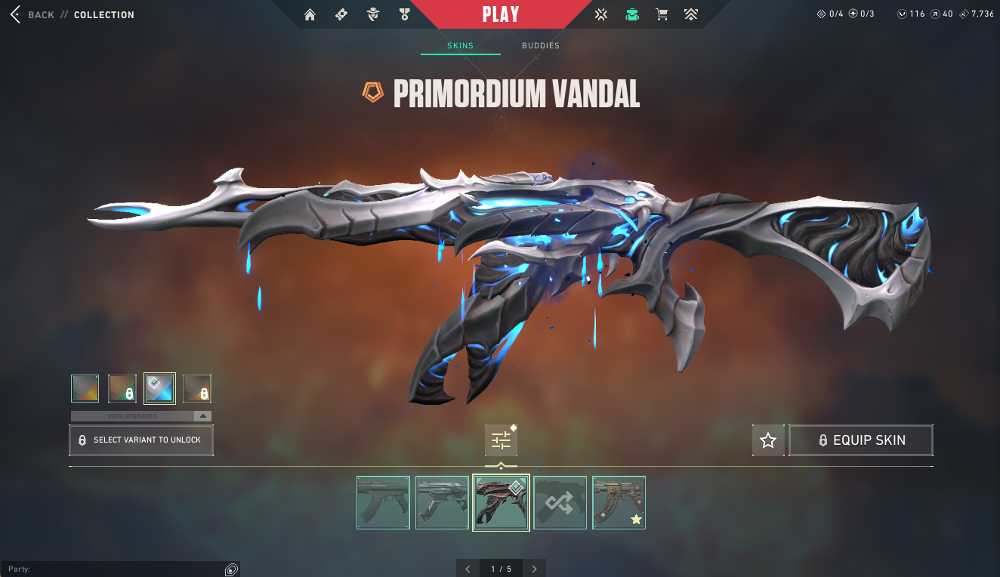Click the red PLAY button

point(500,15)
